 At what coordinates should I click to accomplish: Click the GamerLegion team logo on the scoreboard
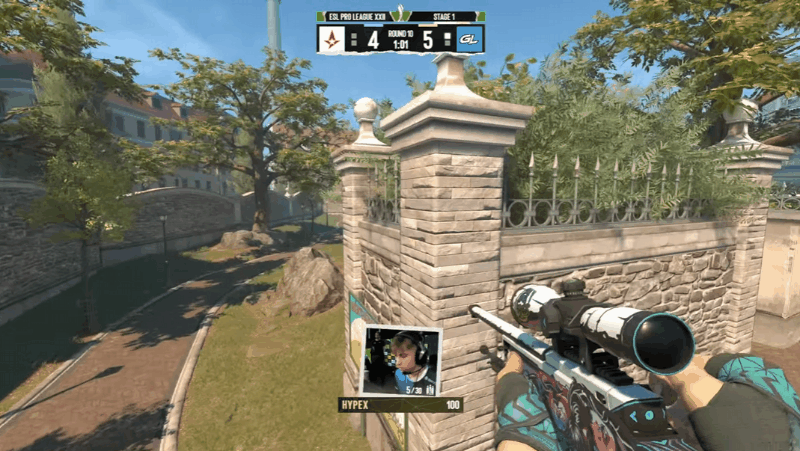point(469,39)
